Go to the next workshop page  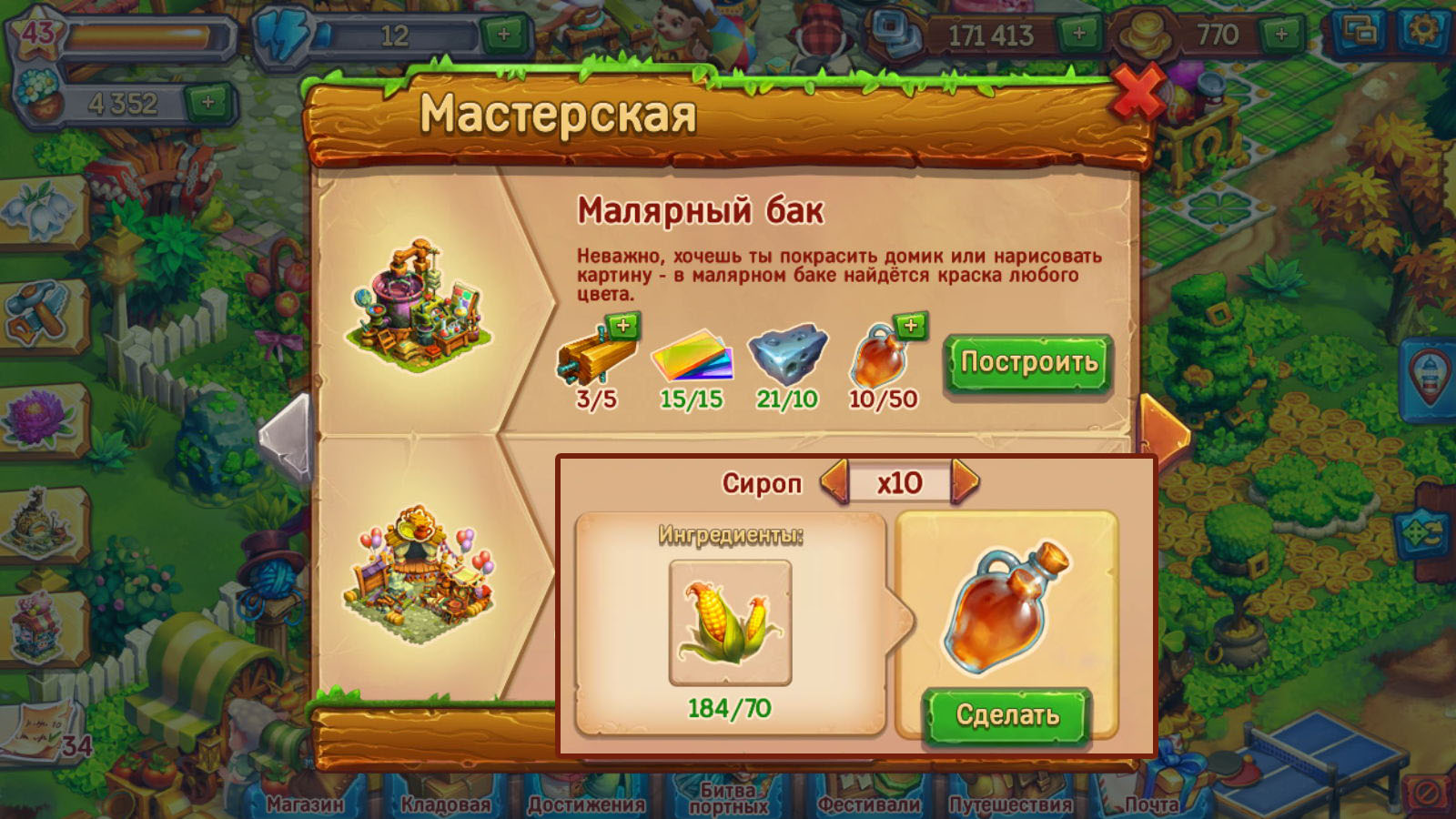tap(1165, 428)
